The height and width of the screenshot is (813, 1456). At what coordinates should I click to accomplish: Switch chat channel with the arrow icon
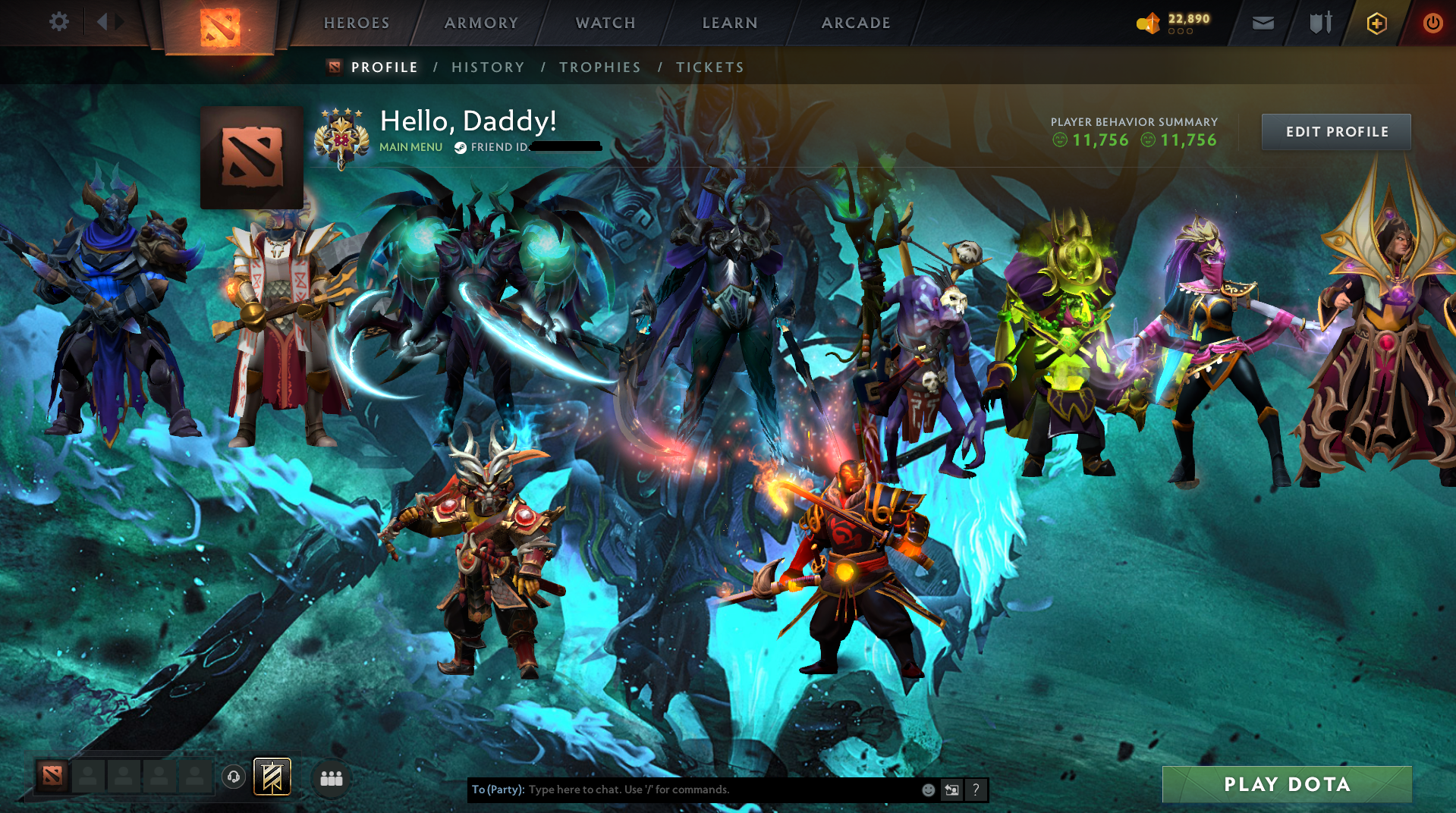click(x=952, y=789)
